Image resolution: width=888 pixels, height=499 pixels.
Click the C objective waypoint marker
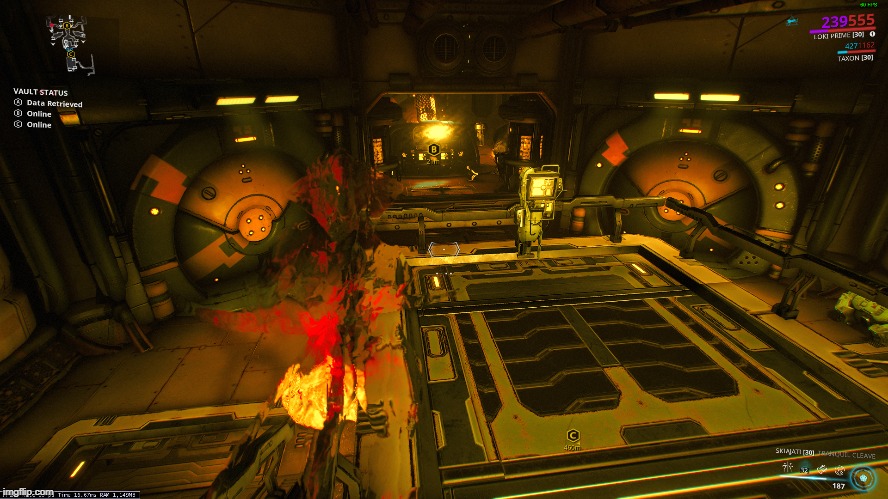pos(572,435)
